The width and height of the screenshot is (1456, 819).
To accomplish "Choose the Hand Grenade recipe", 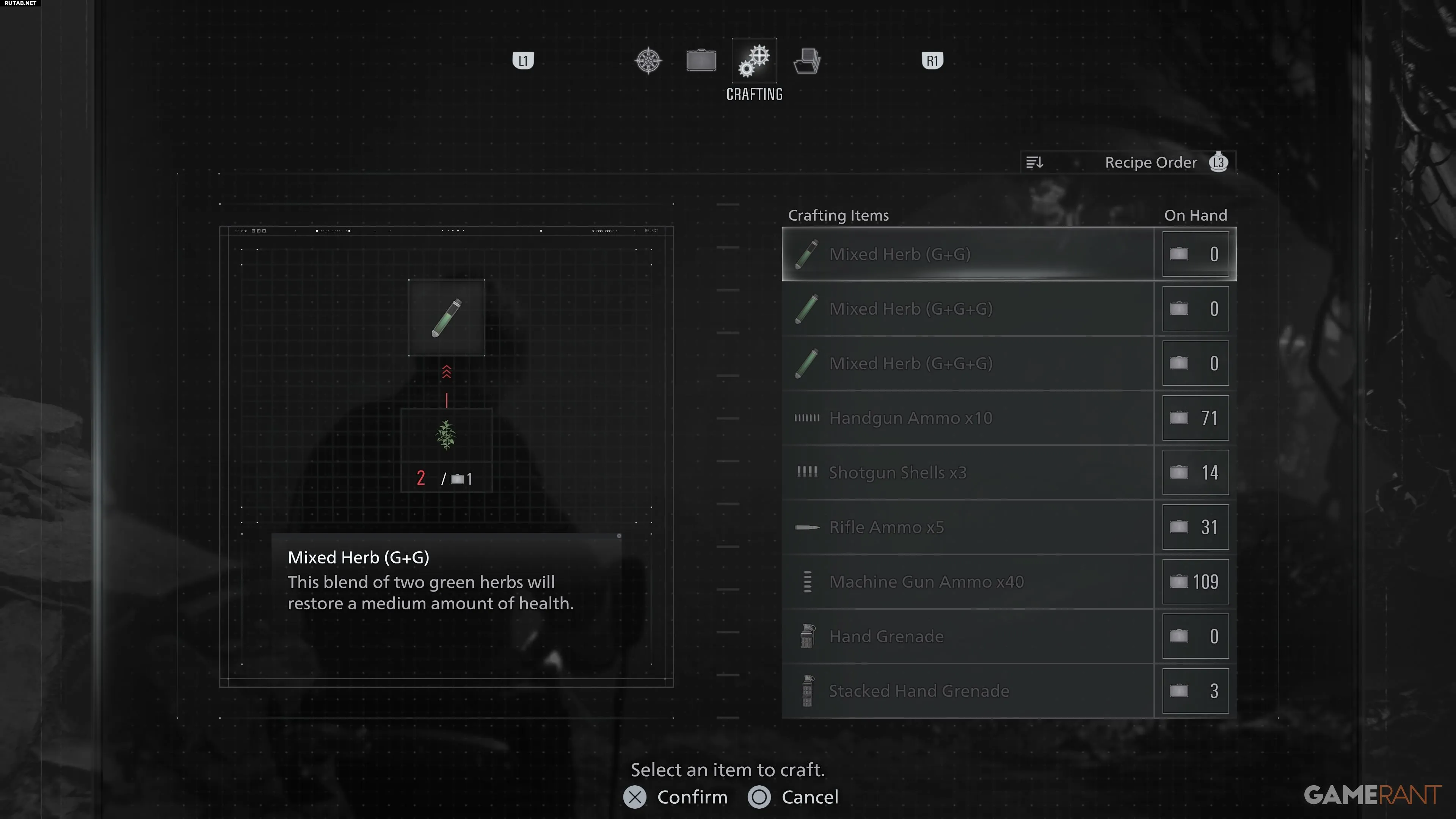I will (x=968, y=637).
